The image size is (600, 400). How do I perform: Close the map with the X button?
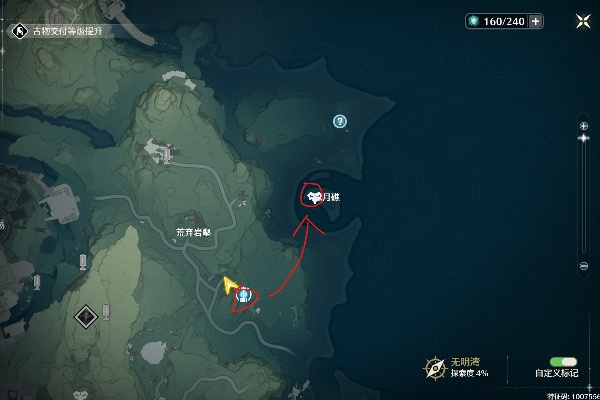point(582,20)
